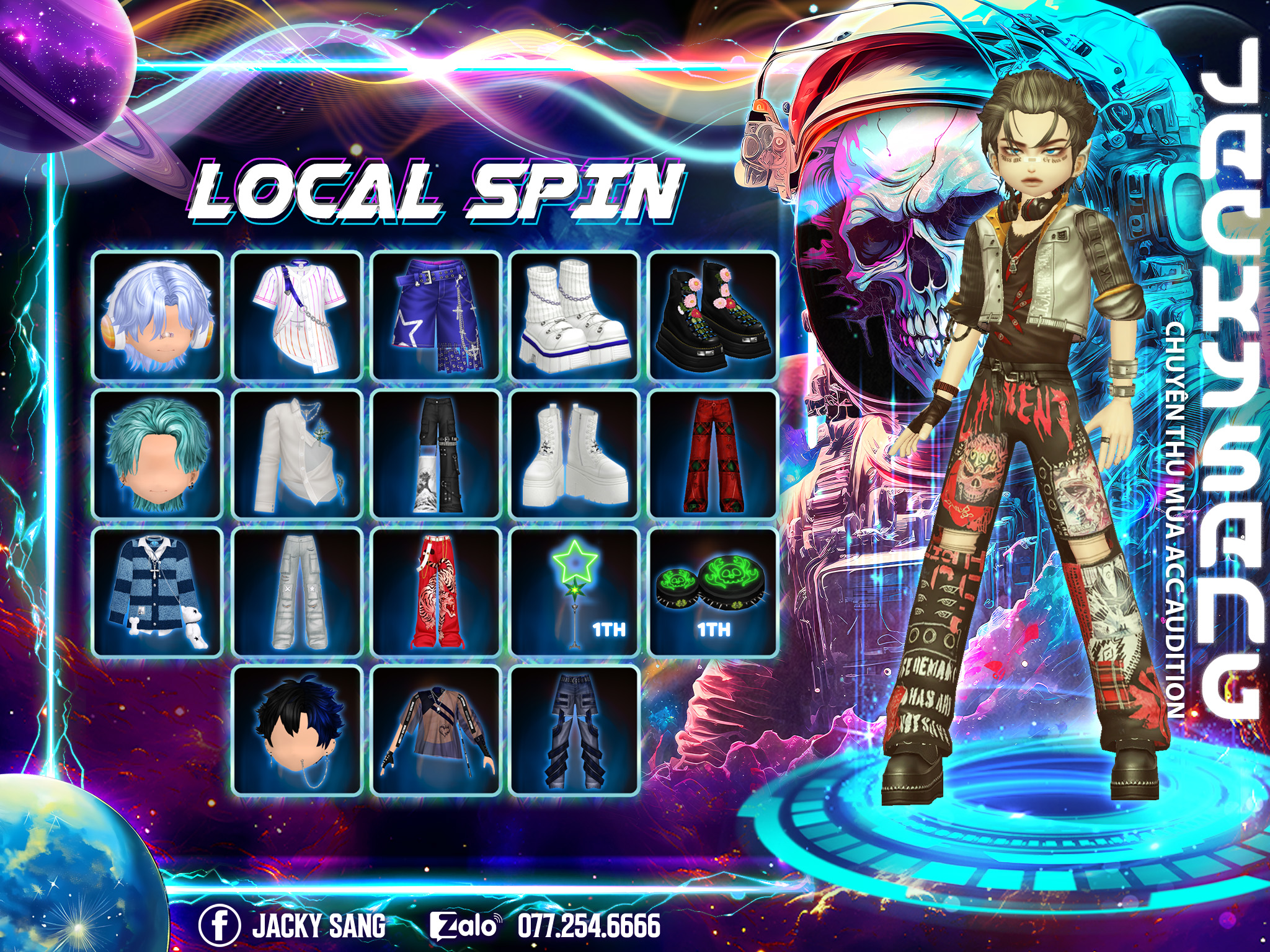Image resolution: width=1270 pixels, height=952 pixels.
Task: Choose the teal green hairstyle
Action: [158, 454]
